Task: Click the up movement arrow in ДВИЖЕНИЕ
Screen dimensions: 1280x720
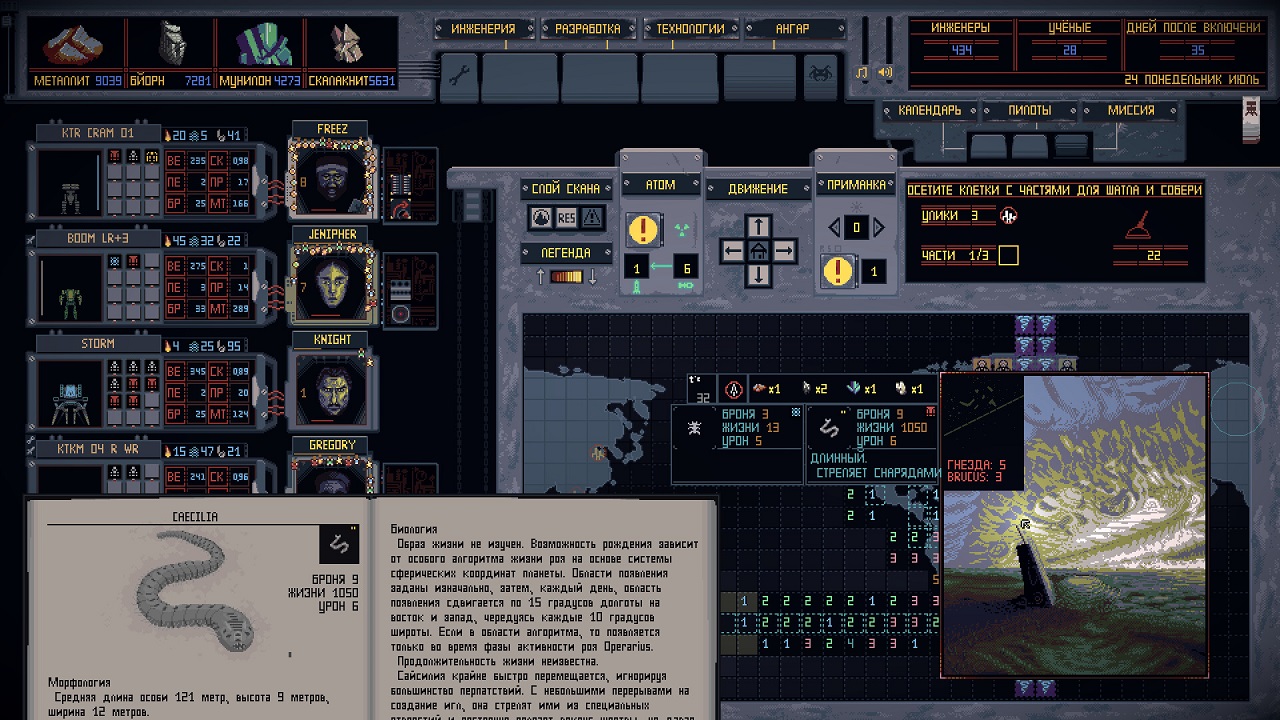Action: [759, 224]
